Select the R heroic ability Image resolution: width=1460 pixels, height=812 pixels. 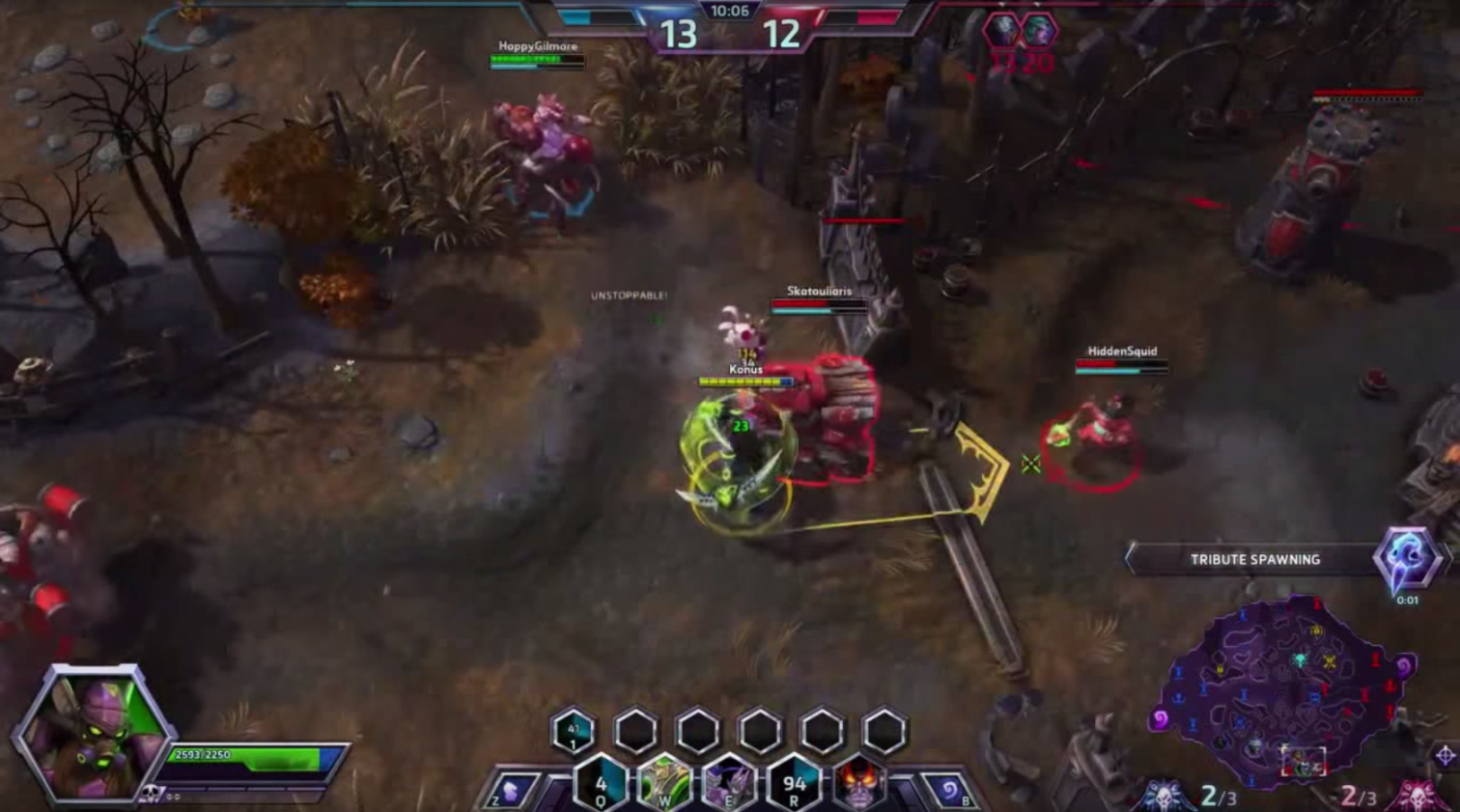pyautogui.click(x=794, y=784)
